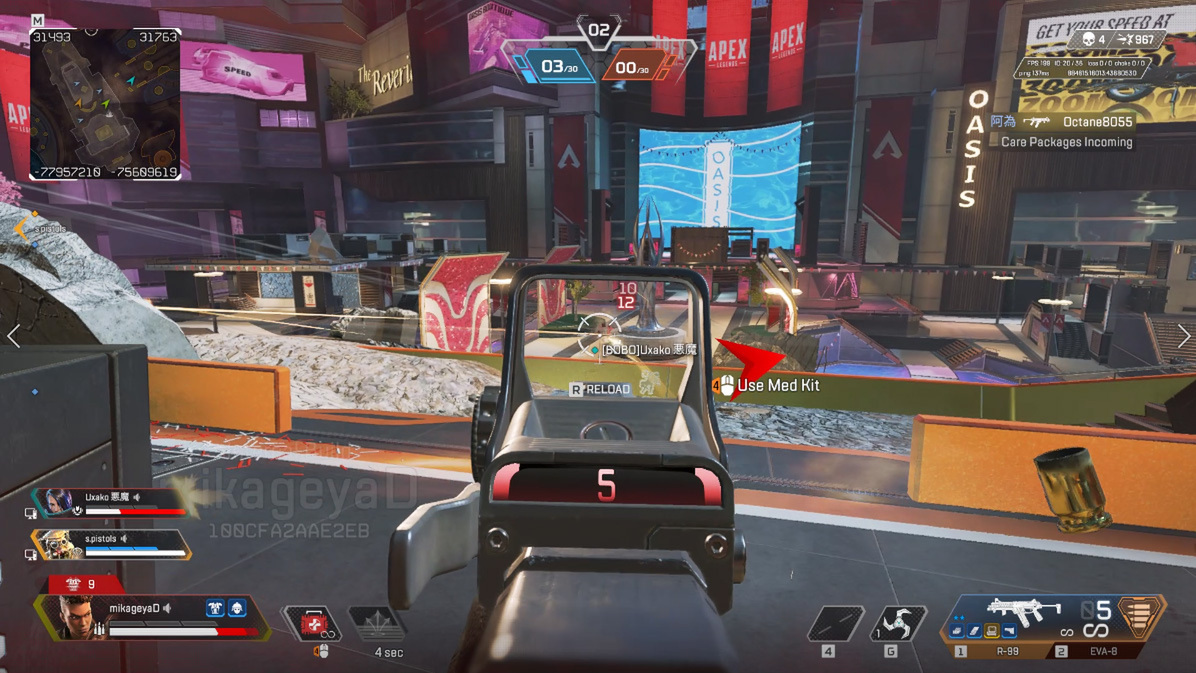Select teammate s.pistols' squad panel
Viewport: 1196px width, 673px height.
pos(112,545)
